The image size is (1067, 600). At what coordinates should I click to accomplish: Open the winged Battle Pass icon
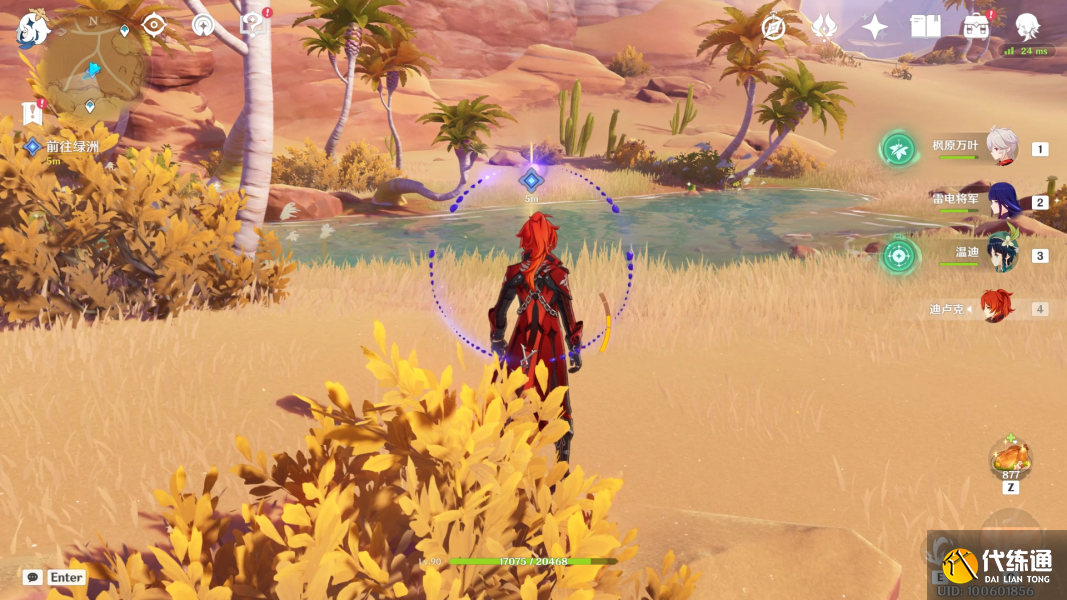coord(824,27)
